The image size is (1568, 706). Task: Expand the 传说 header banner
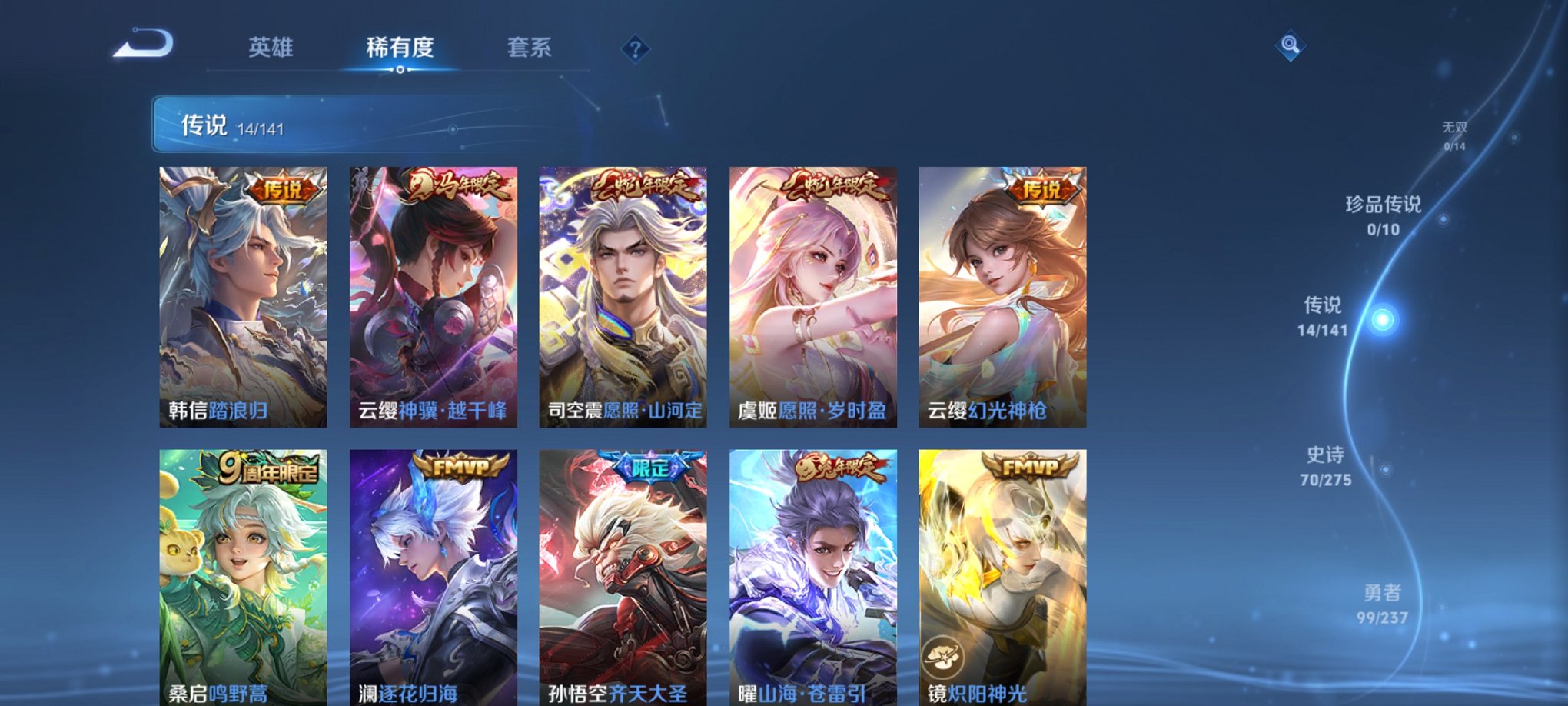point(231,125)
